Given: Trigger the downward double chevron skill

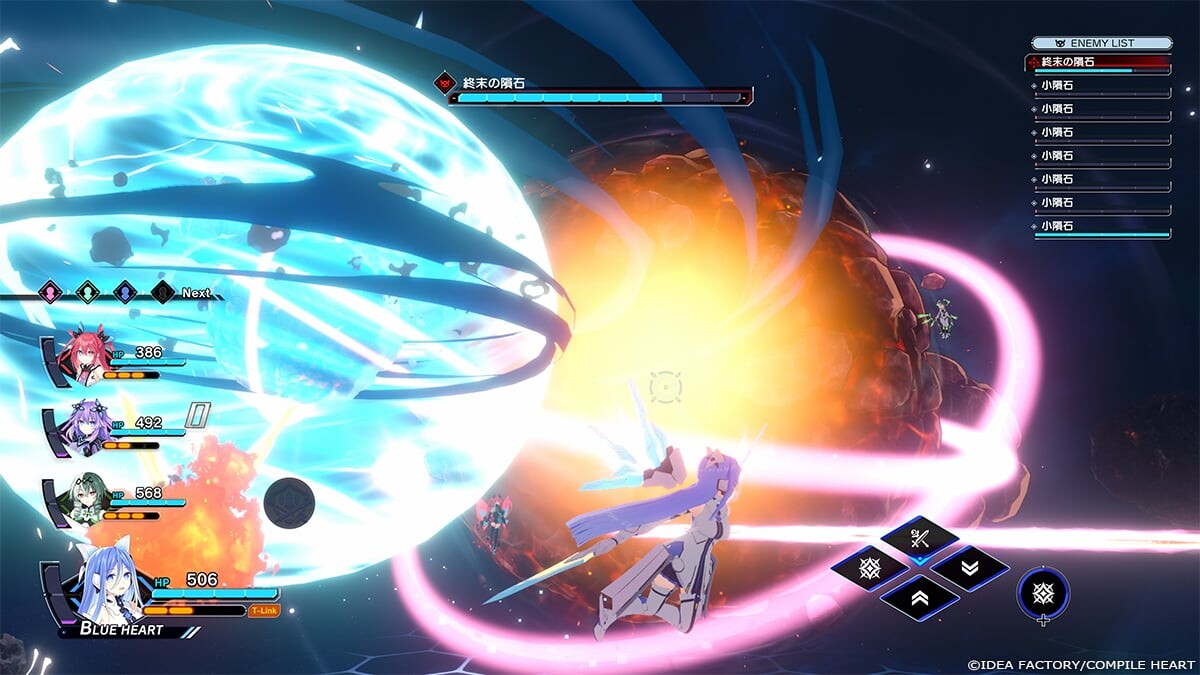Looking at the screenshot, I should pos(969,569).
